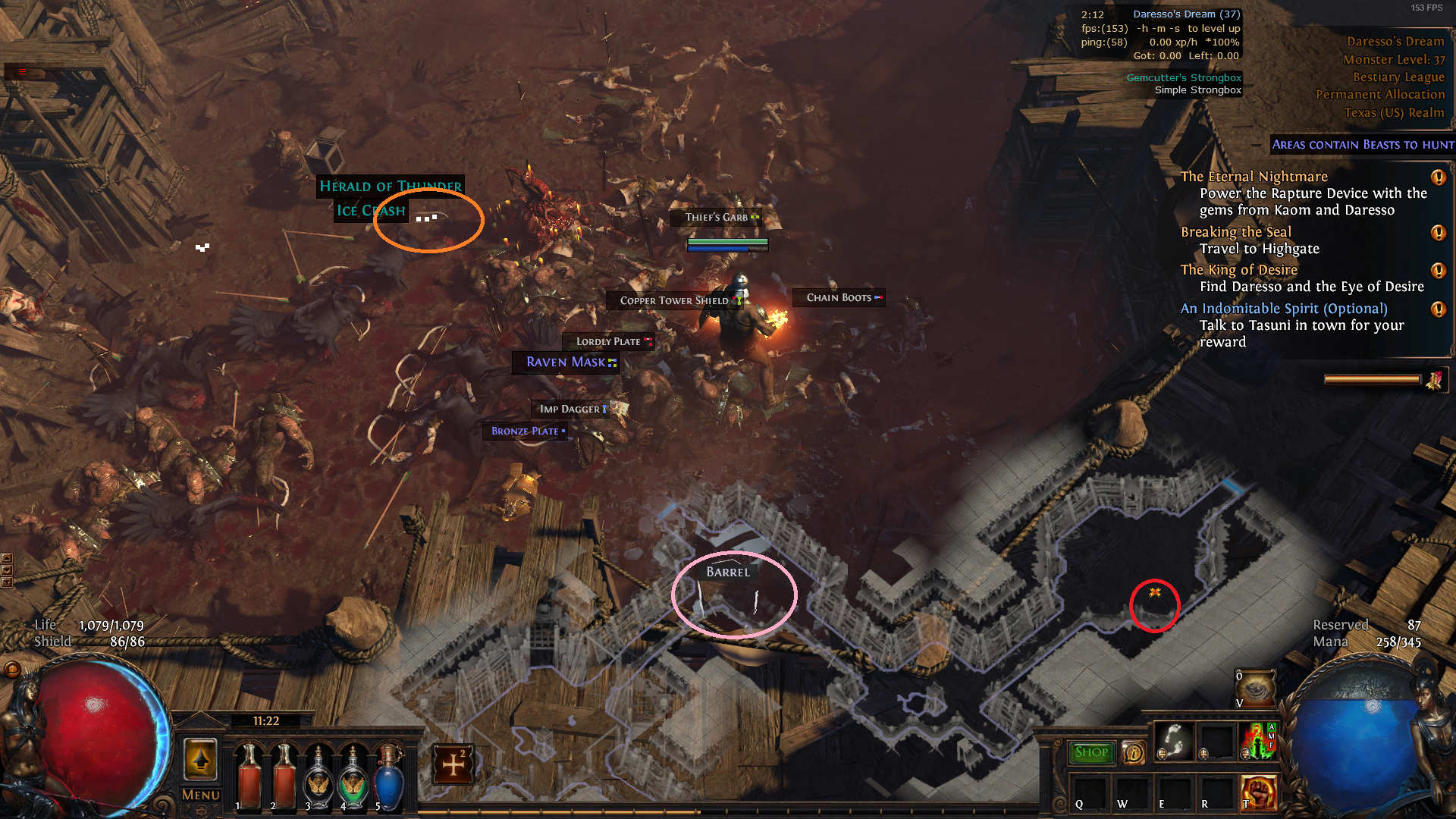Screen dimensions: 1456x819
Task: Open the info chat icon beside Shop
Action: [x=1133, y=753]
